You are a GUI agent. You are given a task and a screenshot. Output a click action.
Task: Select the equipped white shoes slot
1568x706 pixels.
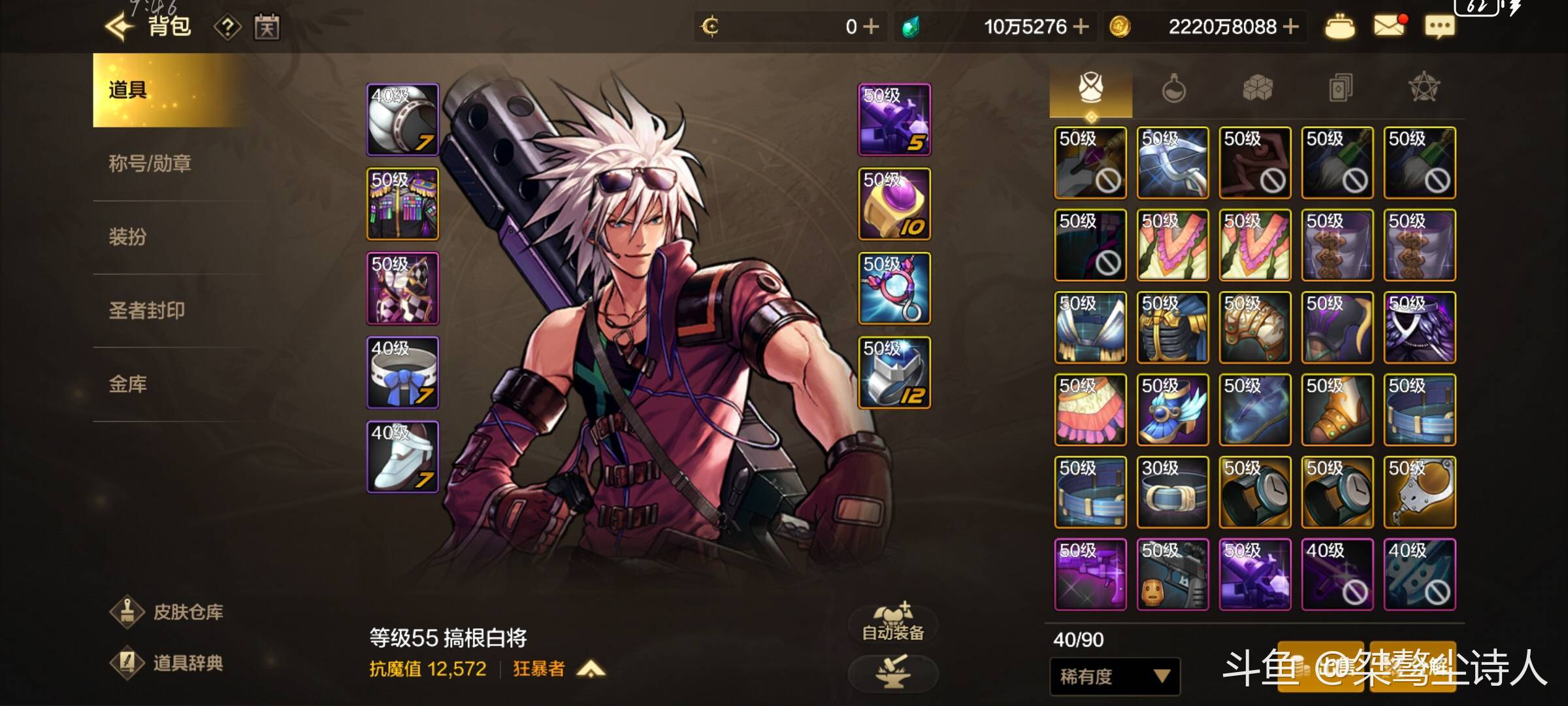[x=402, y=457]
